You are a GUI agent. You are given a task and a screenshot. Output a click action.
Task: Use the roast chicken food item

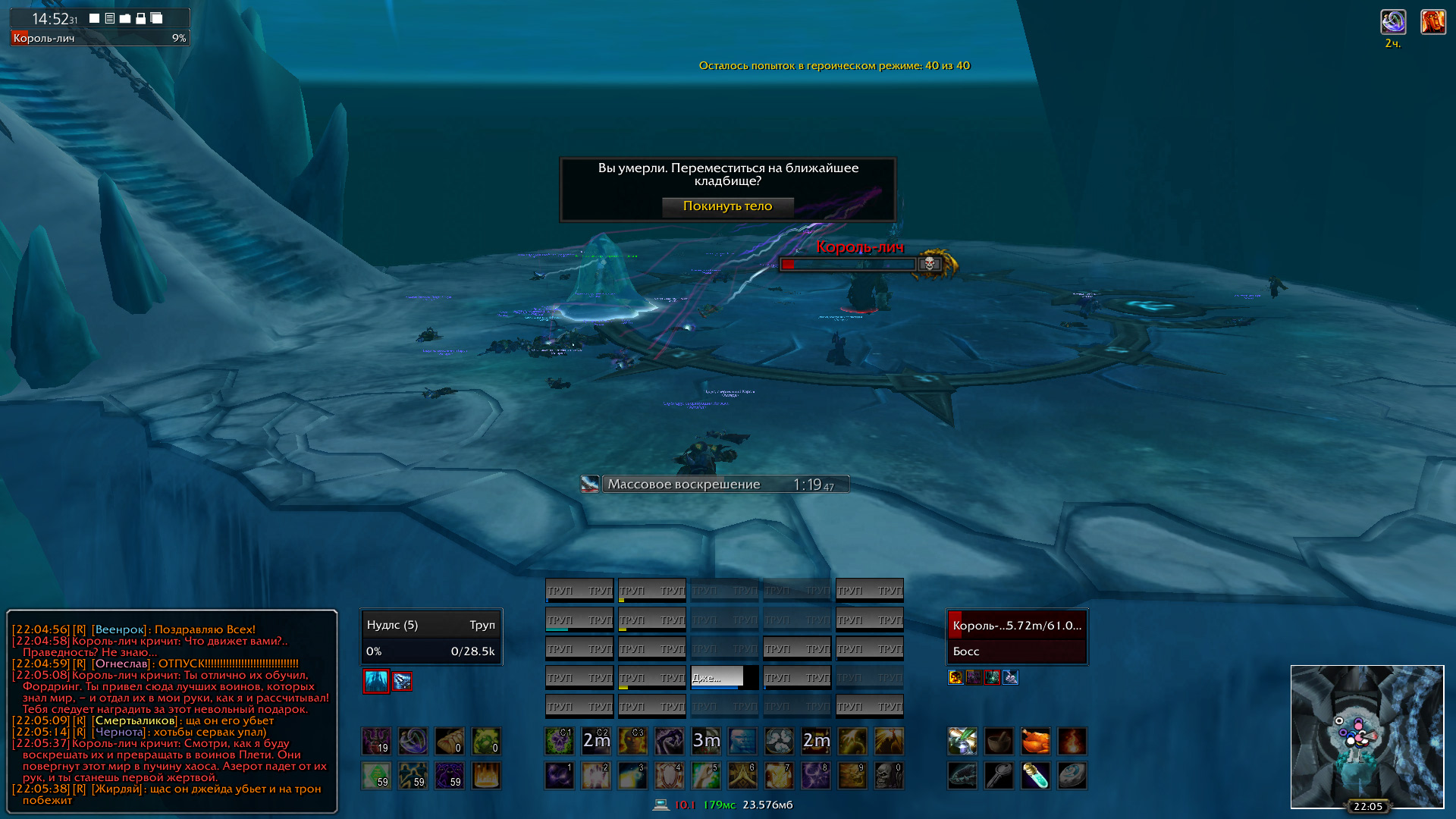(1035, 741)
